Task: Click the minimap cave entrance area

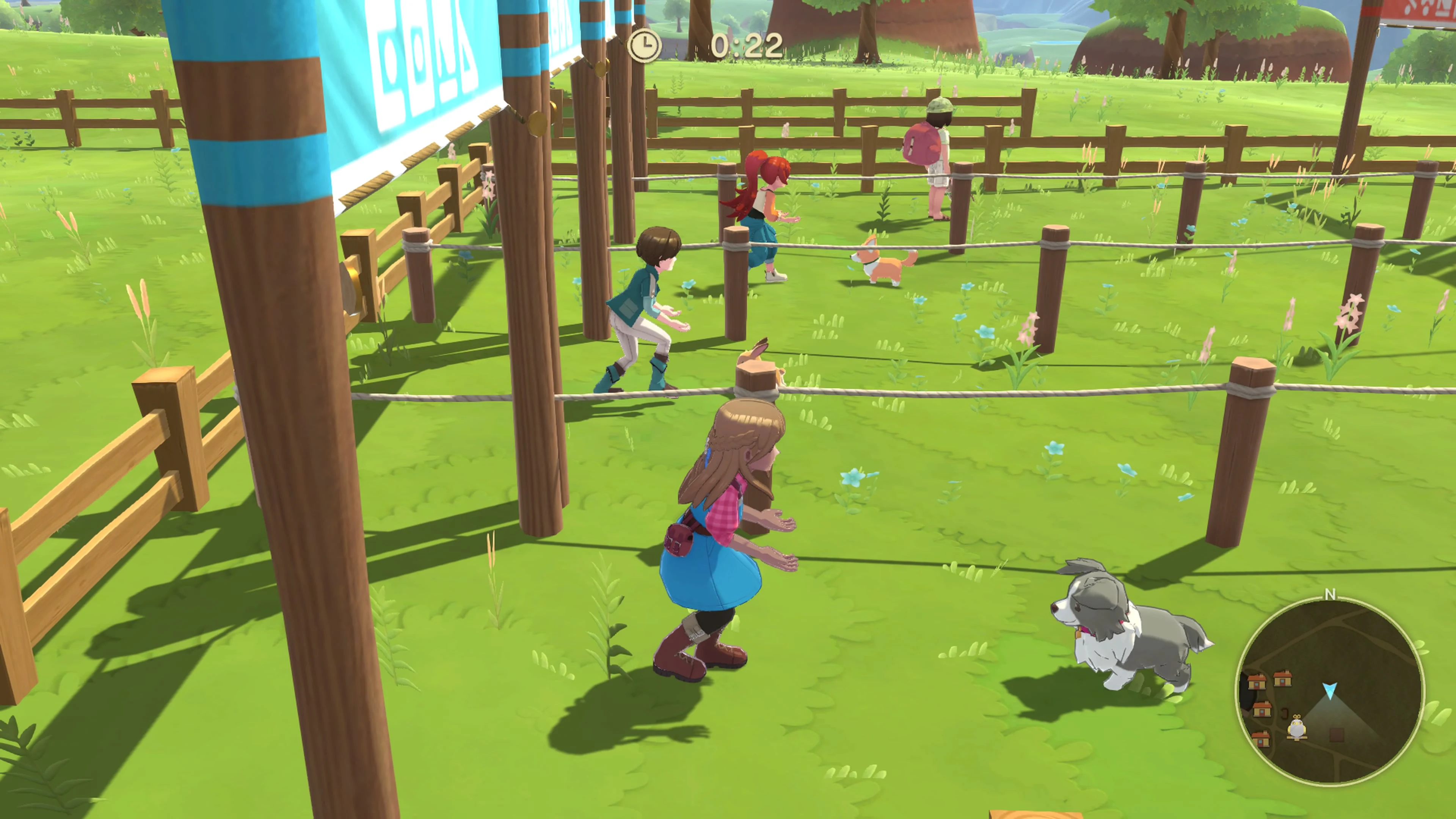Action: point(1247,693)
